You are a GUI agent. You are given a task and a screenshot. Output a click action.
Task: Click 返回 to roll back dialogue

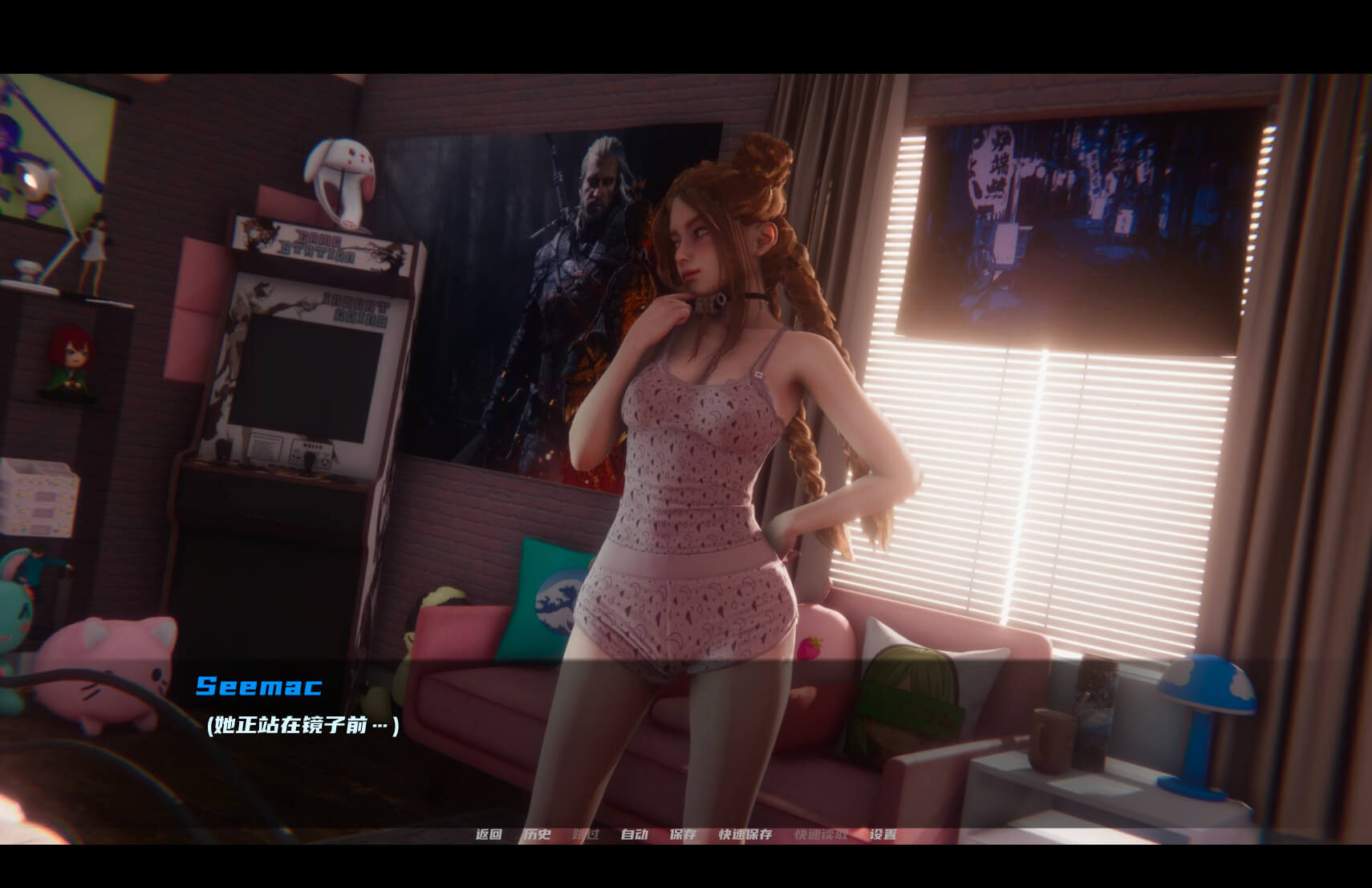click(489, 834)
